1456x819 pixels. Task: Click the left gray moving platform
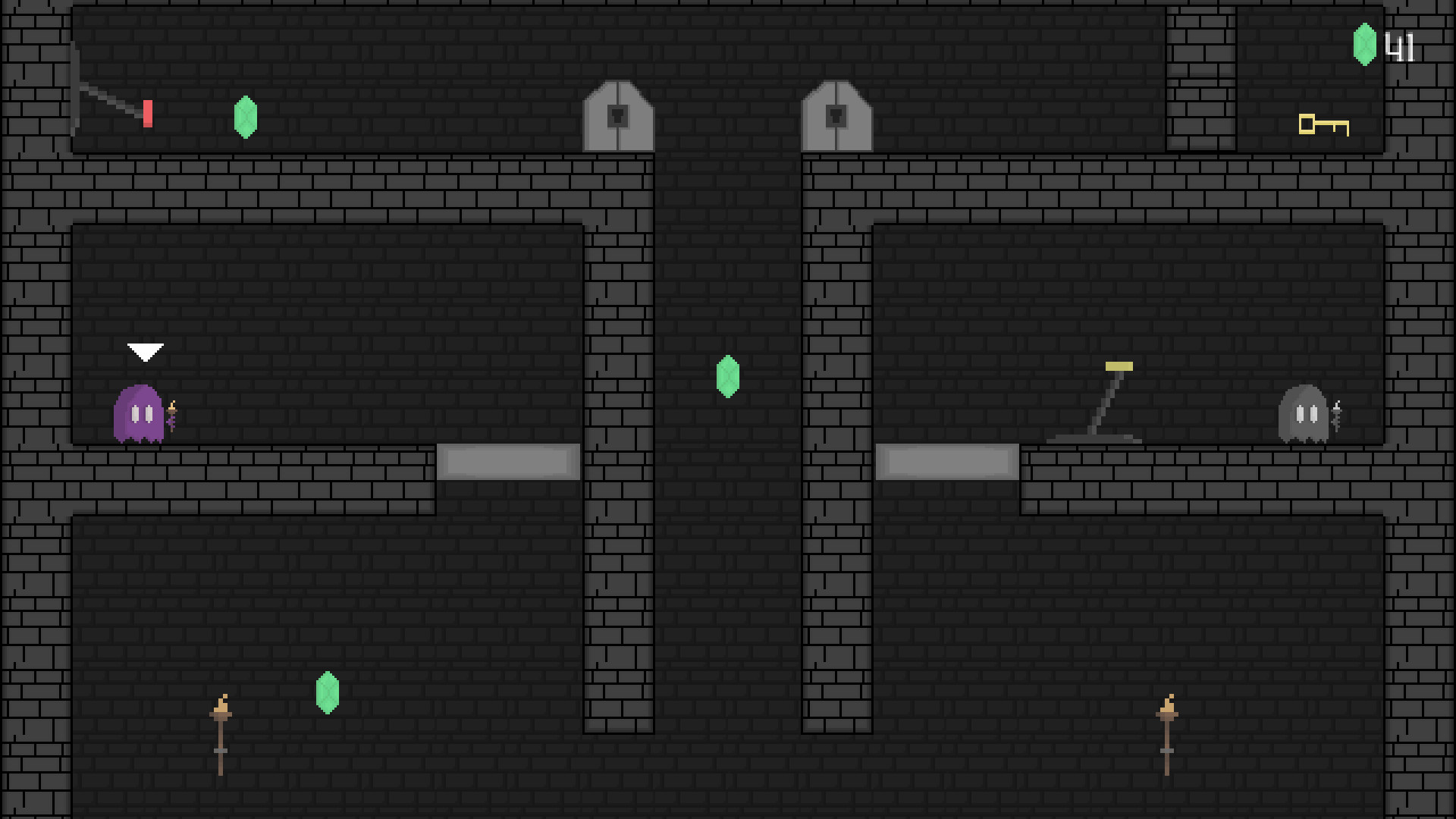507,460
